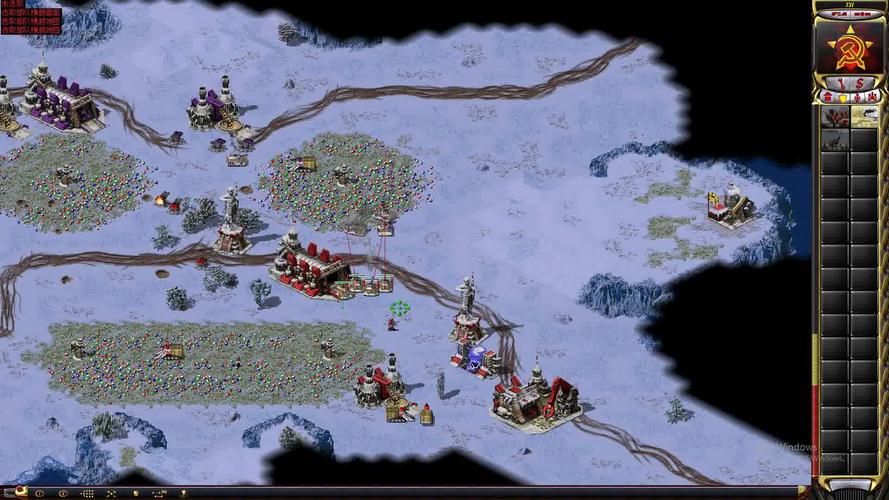This screenshot has height=500, width=889.
Task: Switch to the vehicles build tab
Action: (872, 97)
